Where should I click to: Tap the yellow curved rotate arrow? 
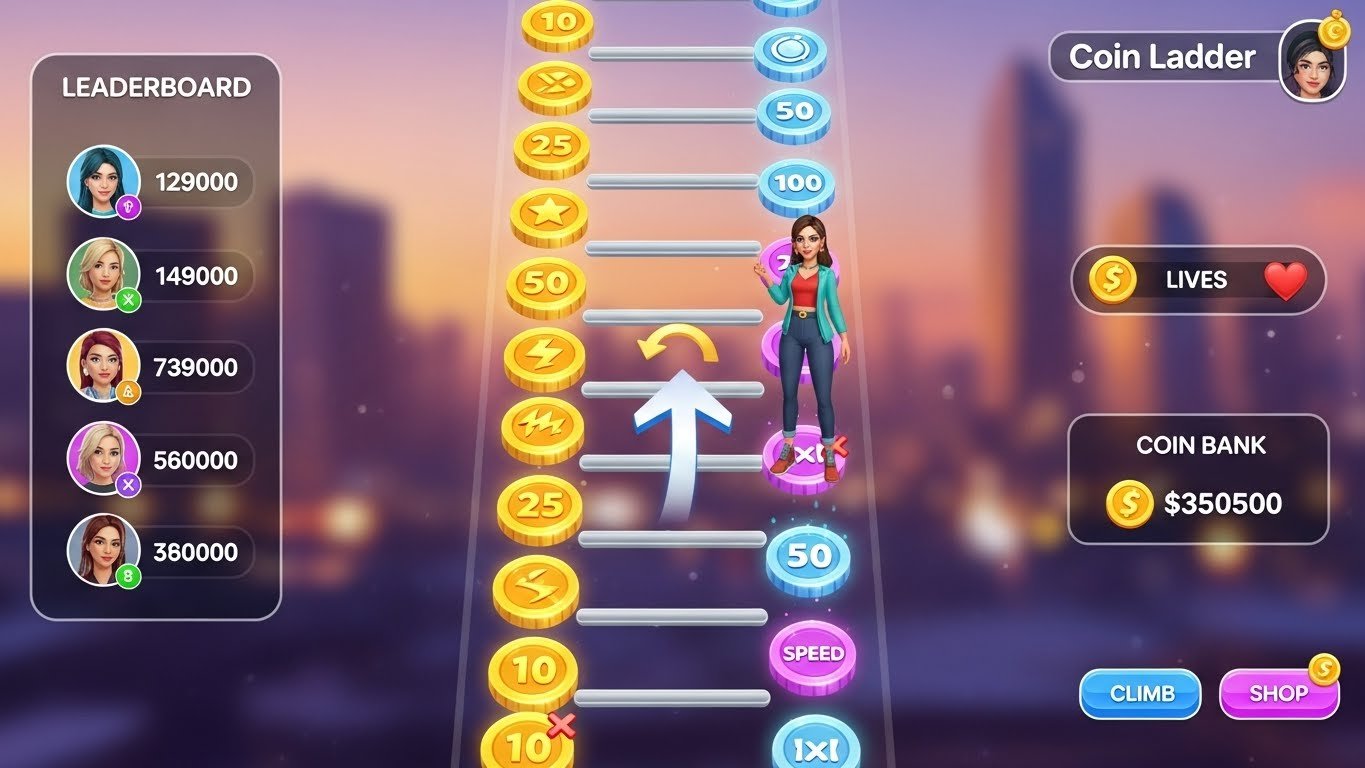(x=679, y=344)
